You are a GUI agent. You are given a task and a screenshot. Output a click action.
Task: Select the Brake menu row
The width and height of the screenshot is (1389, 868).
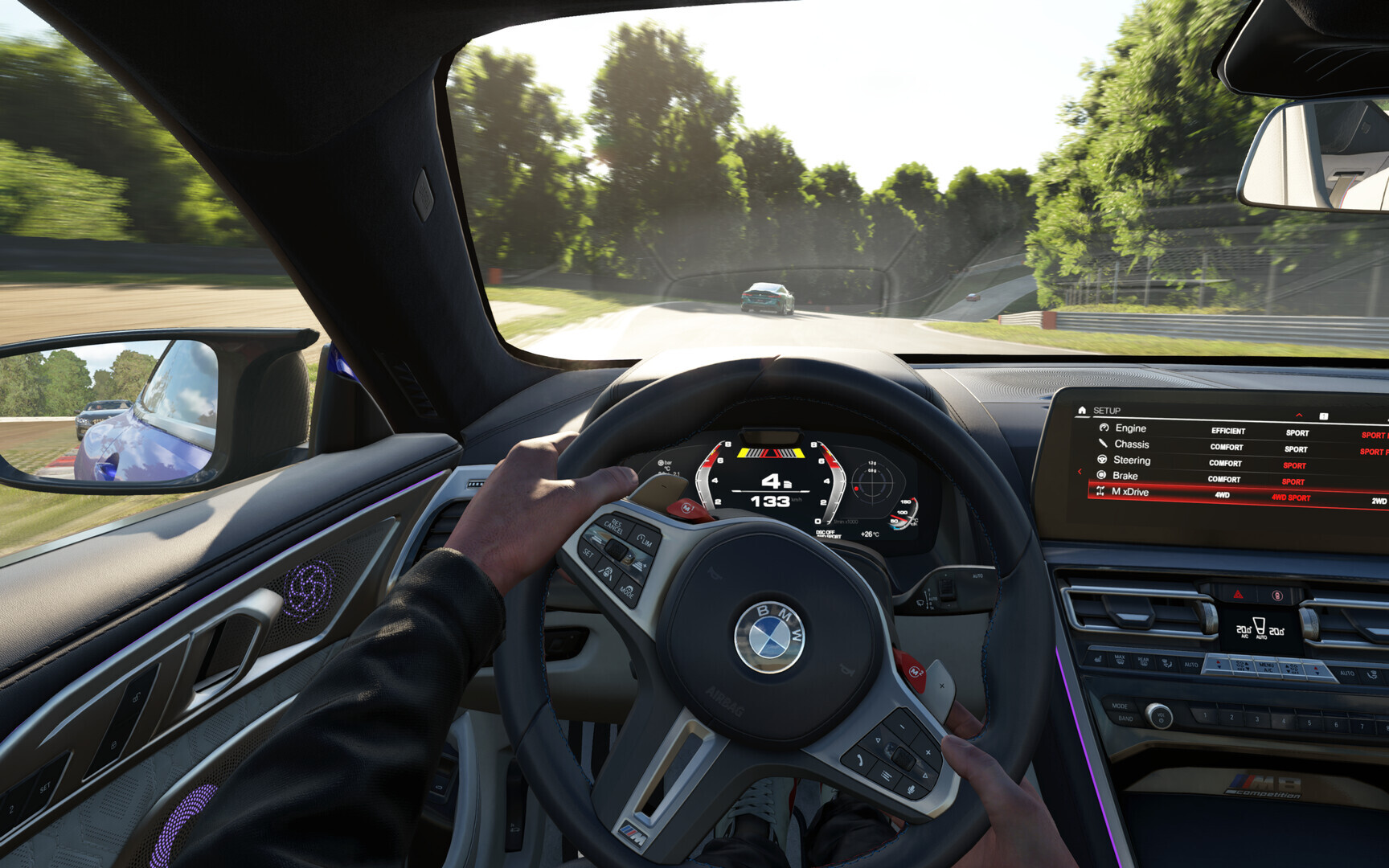click(x=1125, y=475)
